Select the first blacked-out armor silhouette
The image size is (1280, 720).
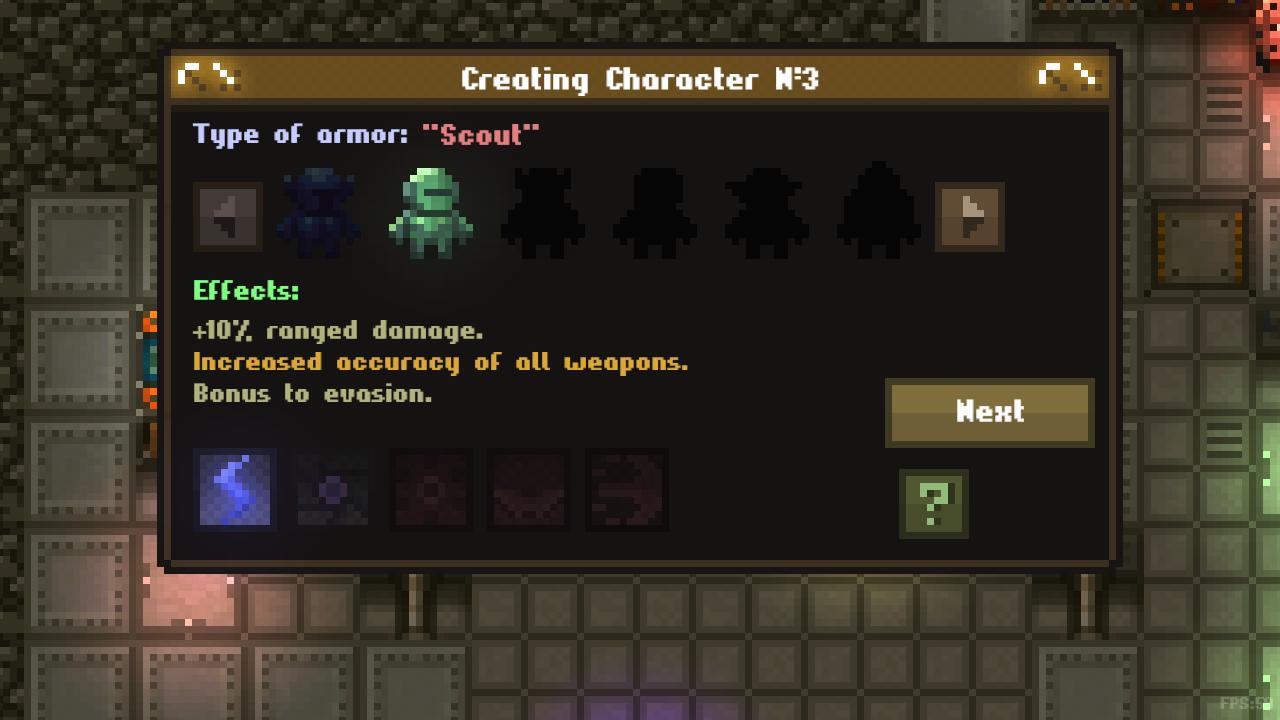point(543,210)
